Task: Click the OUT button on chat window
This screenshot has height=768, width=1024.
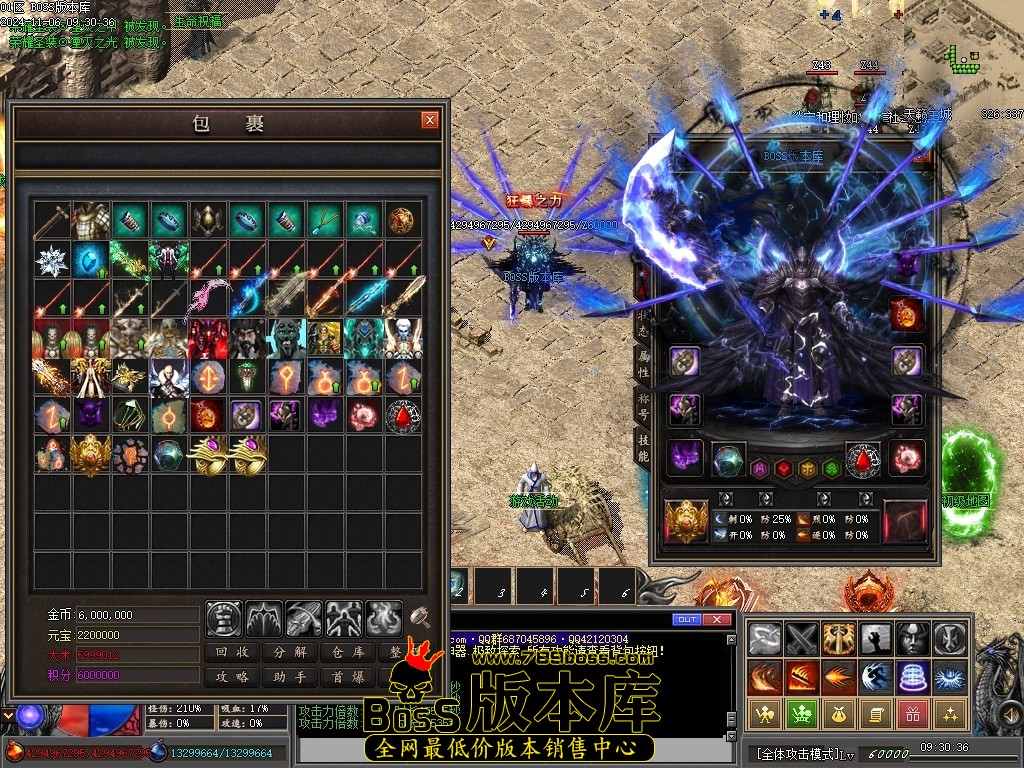Action: pyautogui.click(x=686, y=620)
